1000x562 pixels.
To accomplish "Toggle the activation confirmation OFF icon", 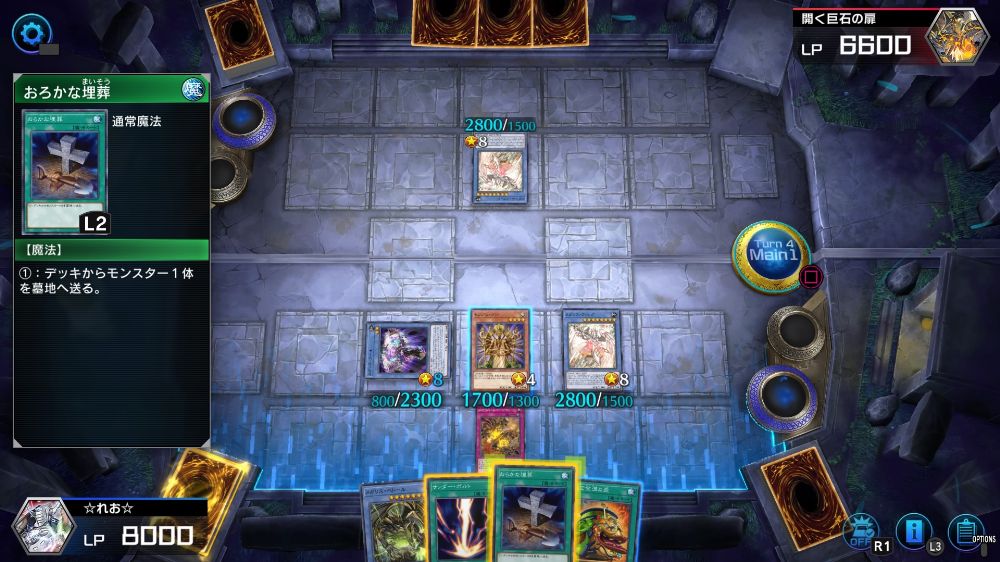I will coord(858,531).
